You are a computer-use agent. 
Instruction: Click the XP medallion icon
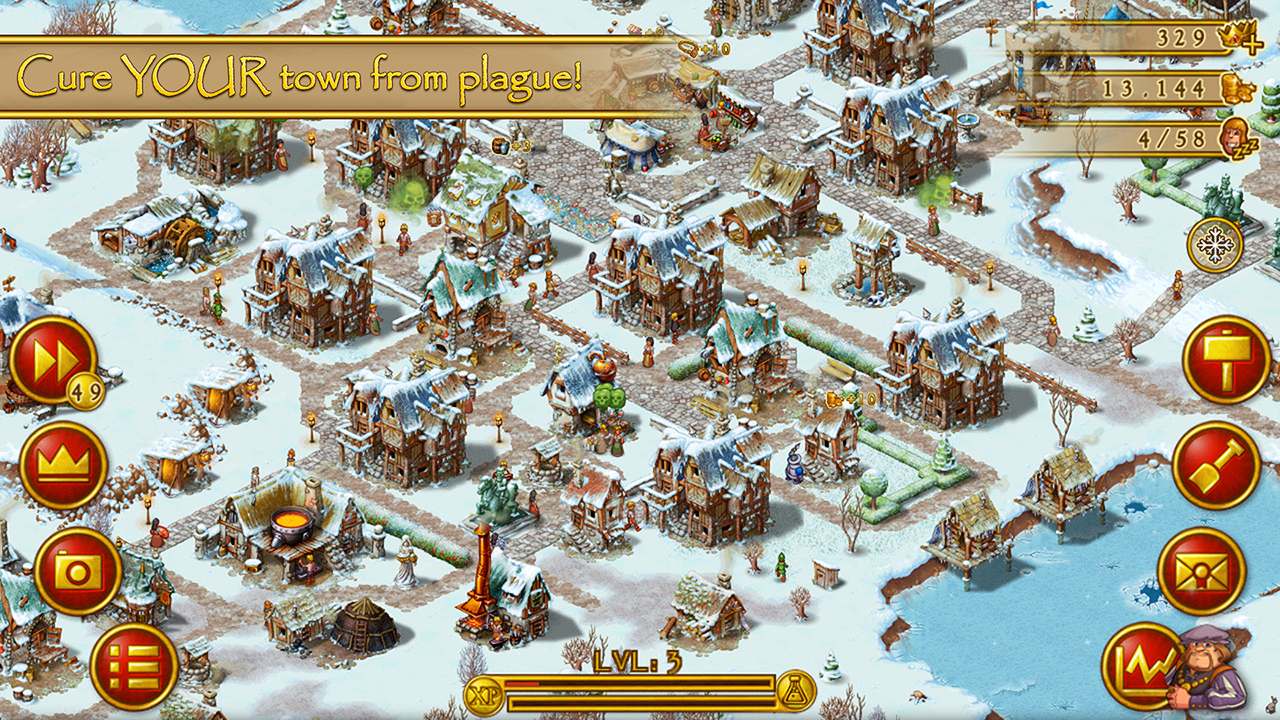click(x=483, y=690)
